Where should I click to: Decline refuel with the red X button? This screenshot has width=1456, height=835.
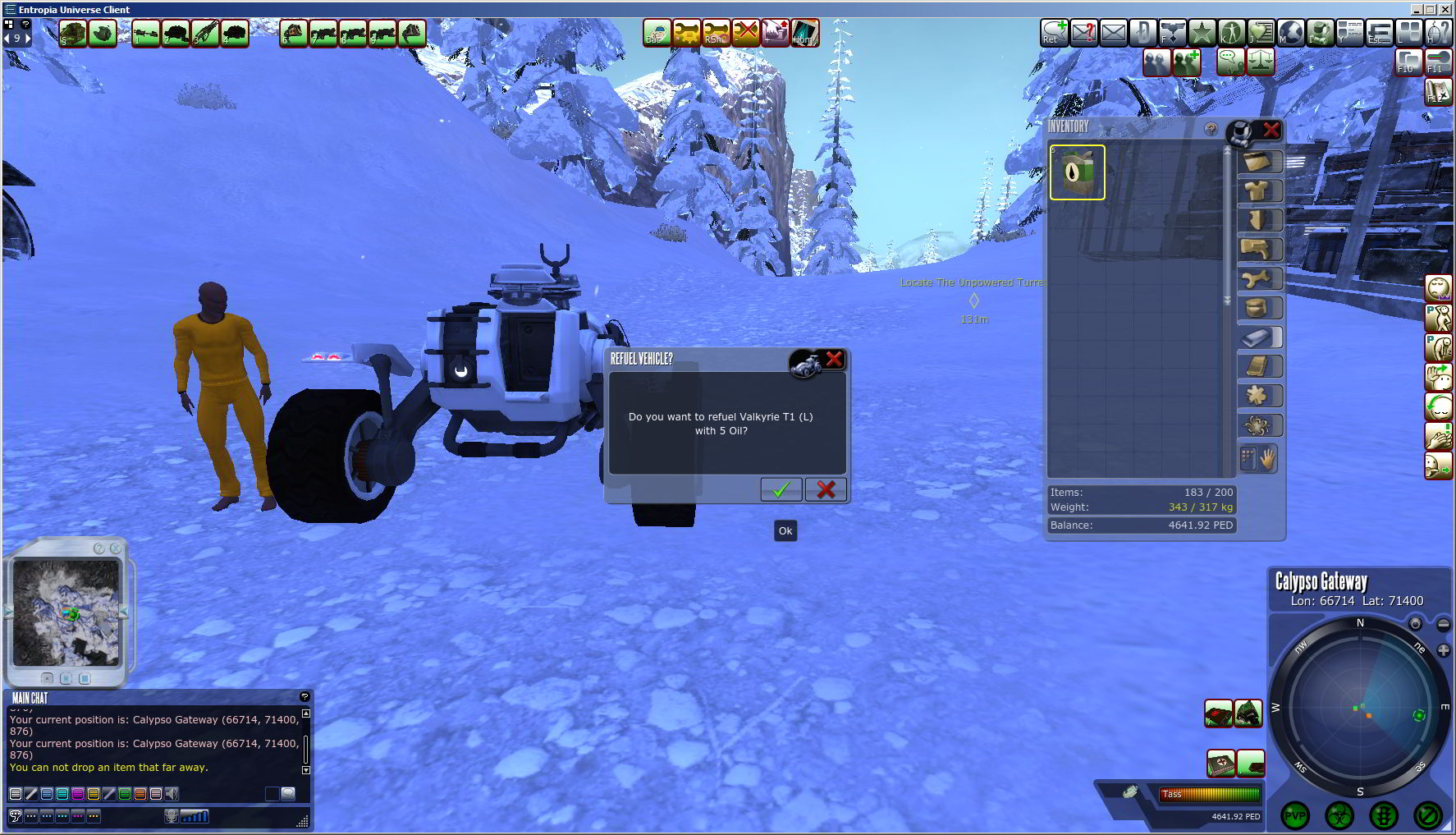point(826,489)
